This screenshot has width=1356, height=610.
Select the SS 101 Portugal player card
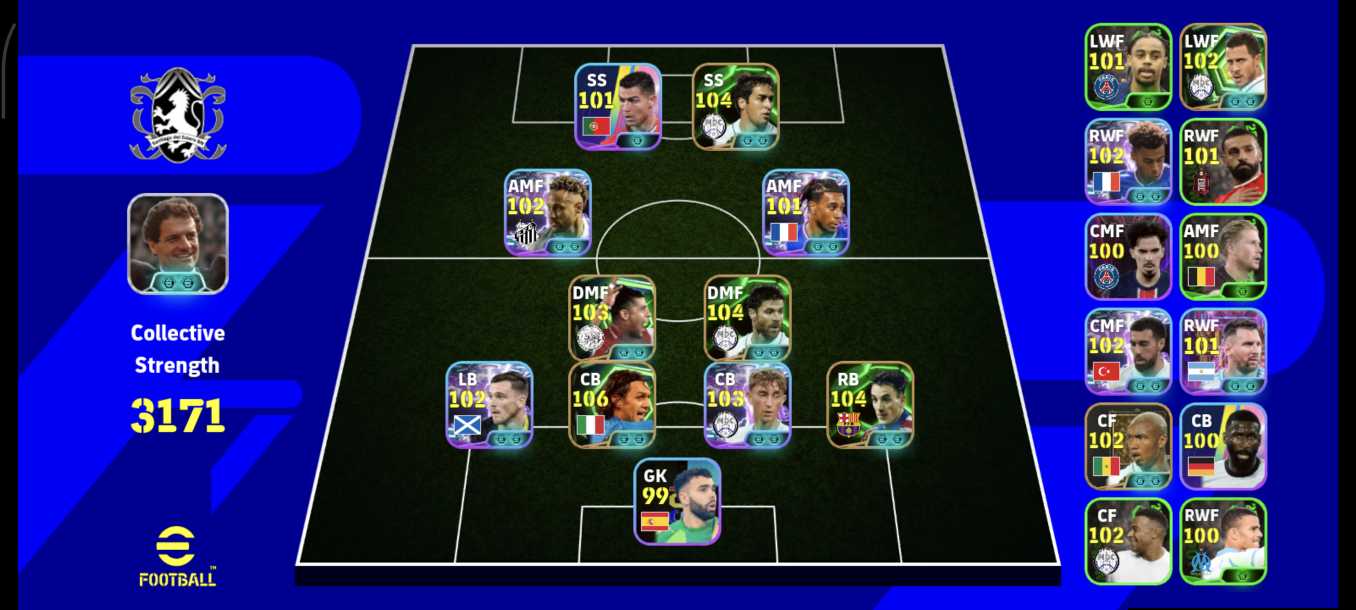pos(617,106)
